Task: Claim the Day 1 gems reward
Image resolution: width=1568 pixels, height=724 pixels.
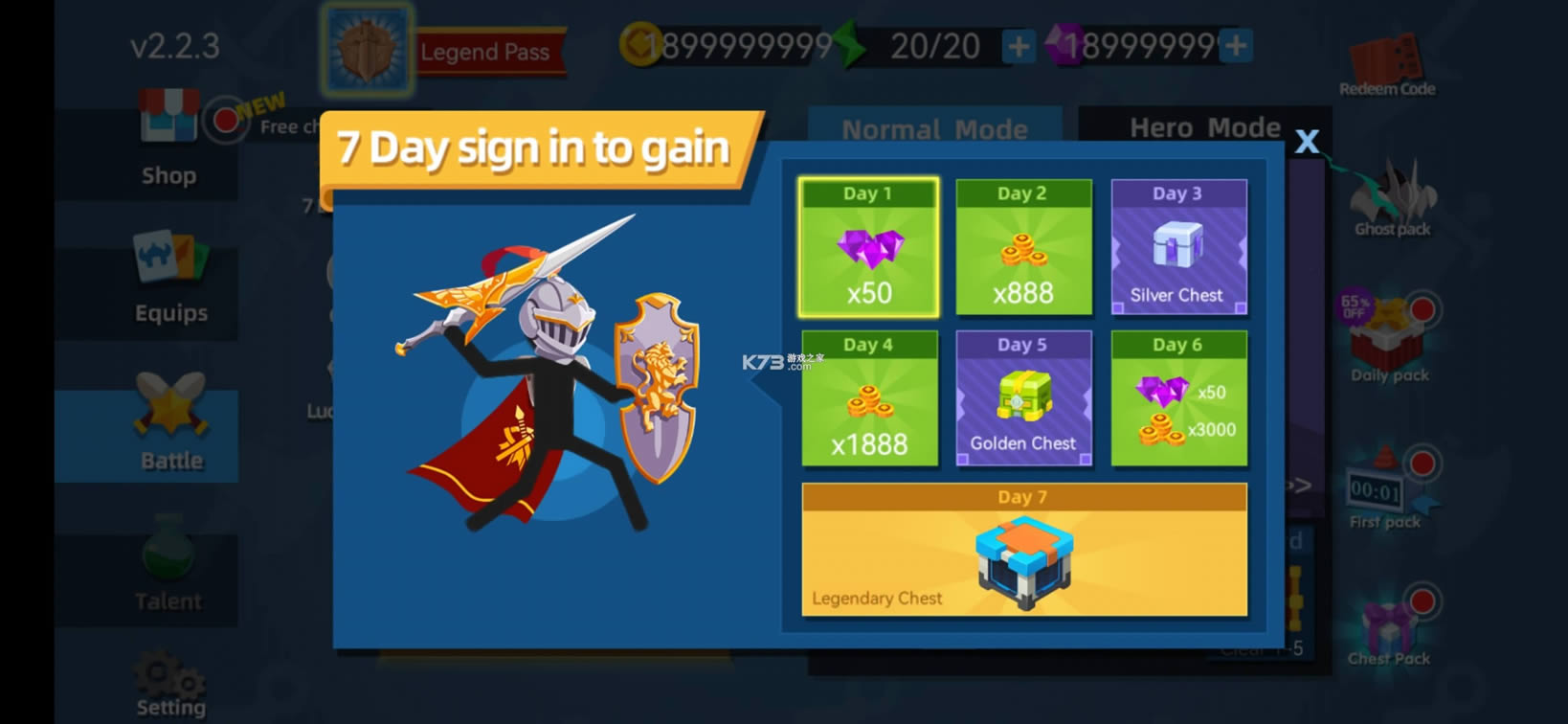Action: click(x=869, y=247)
